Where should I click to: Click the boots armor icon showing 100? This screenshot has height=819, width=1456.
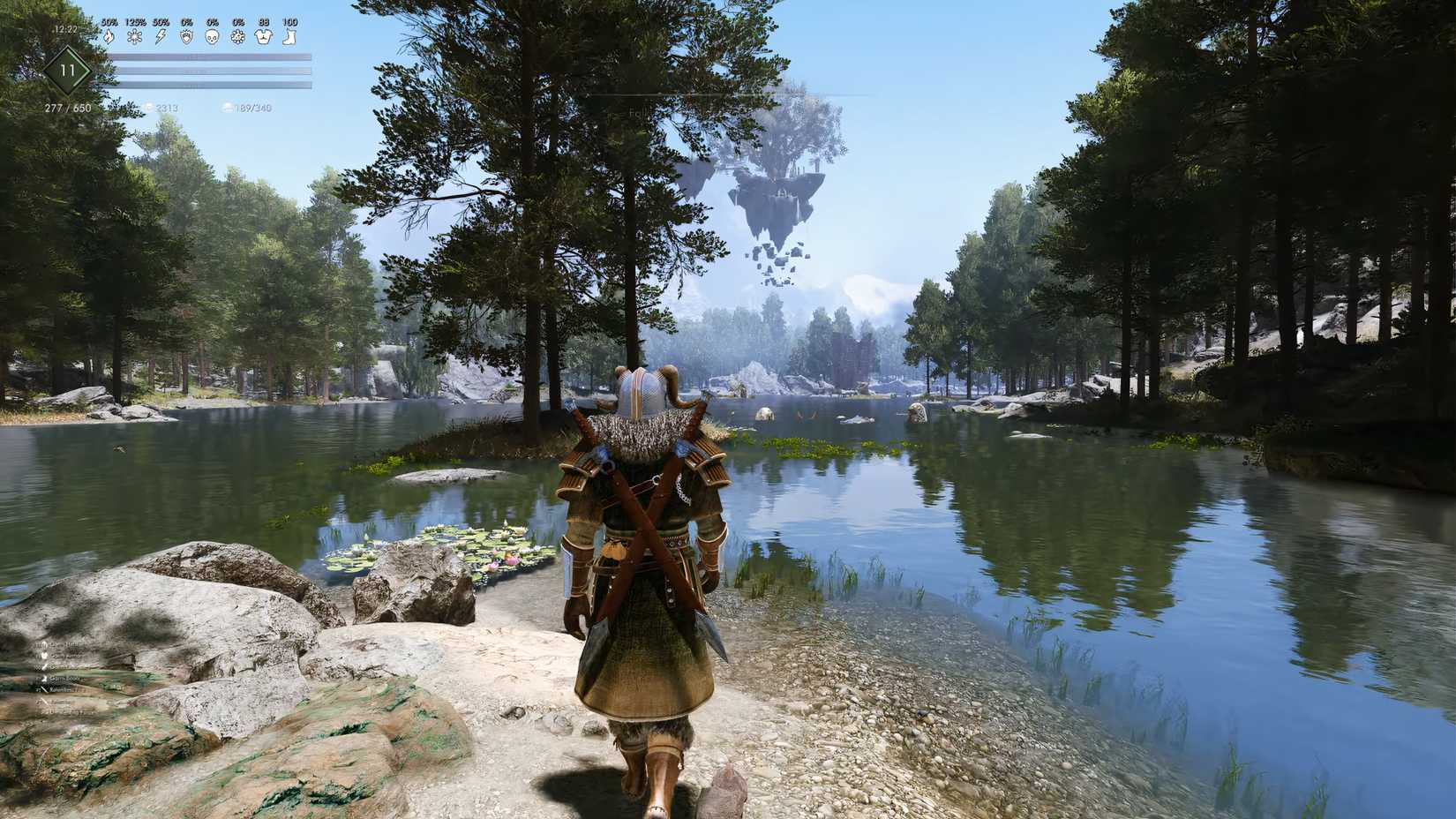(289, 37)
